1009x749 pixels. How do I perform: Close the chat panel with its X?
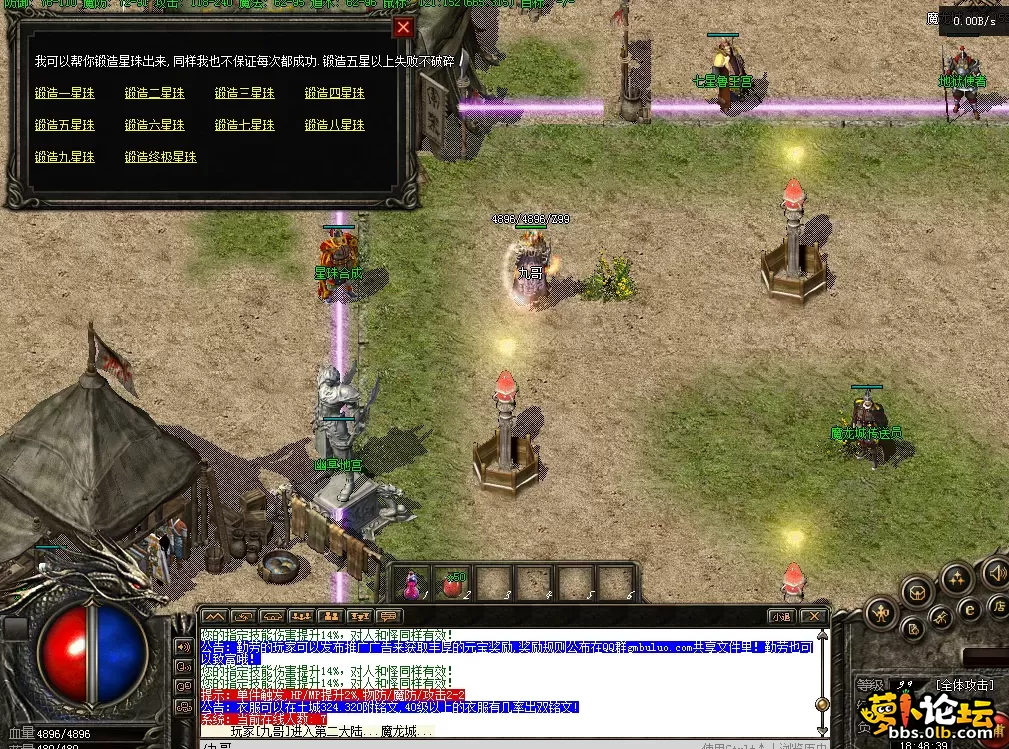[x=814, y=616]
